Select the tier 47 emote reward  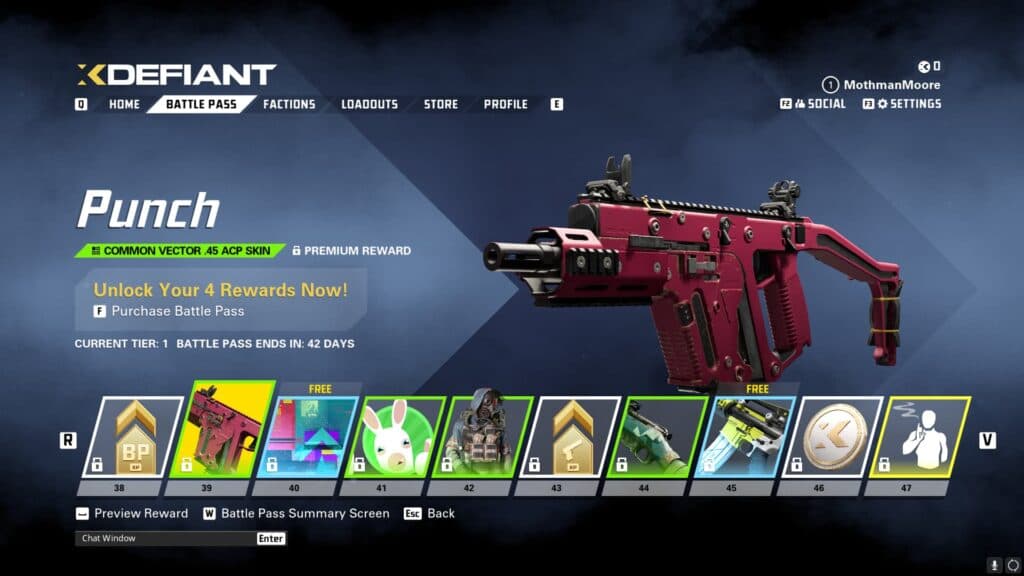coord(919,438)
